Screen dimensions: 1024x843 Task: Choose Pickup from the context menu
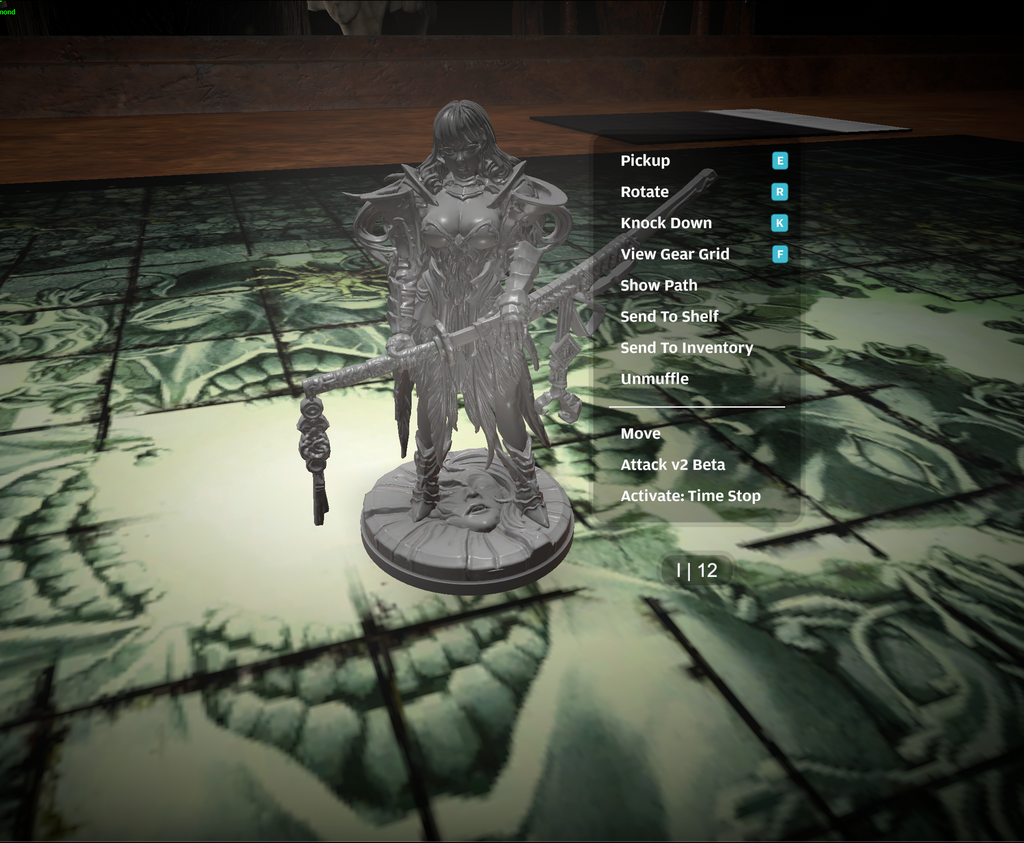pos(645,161)
